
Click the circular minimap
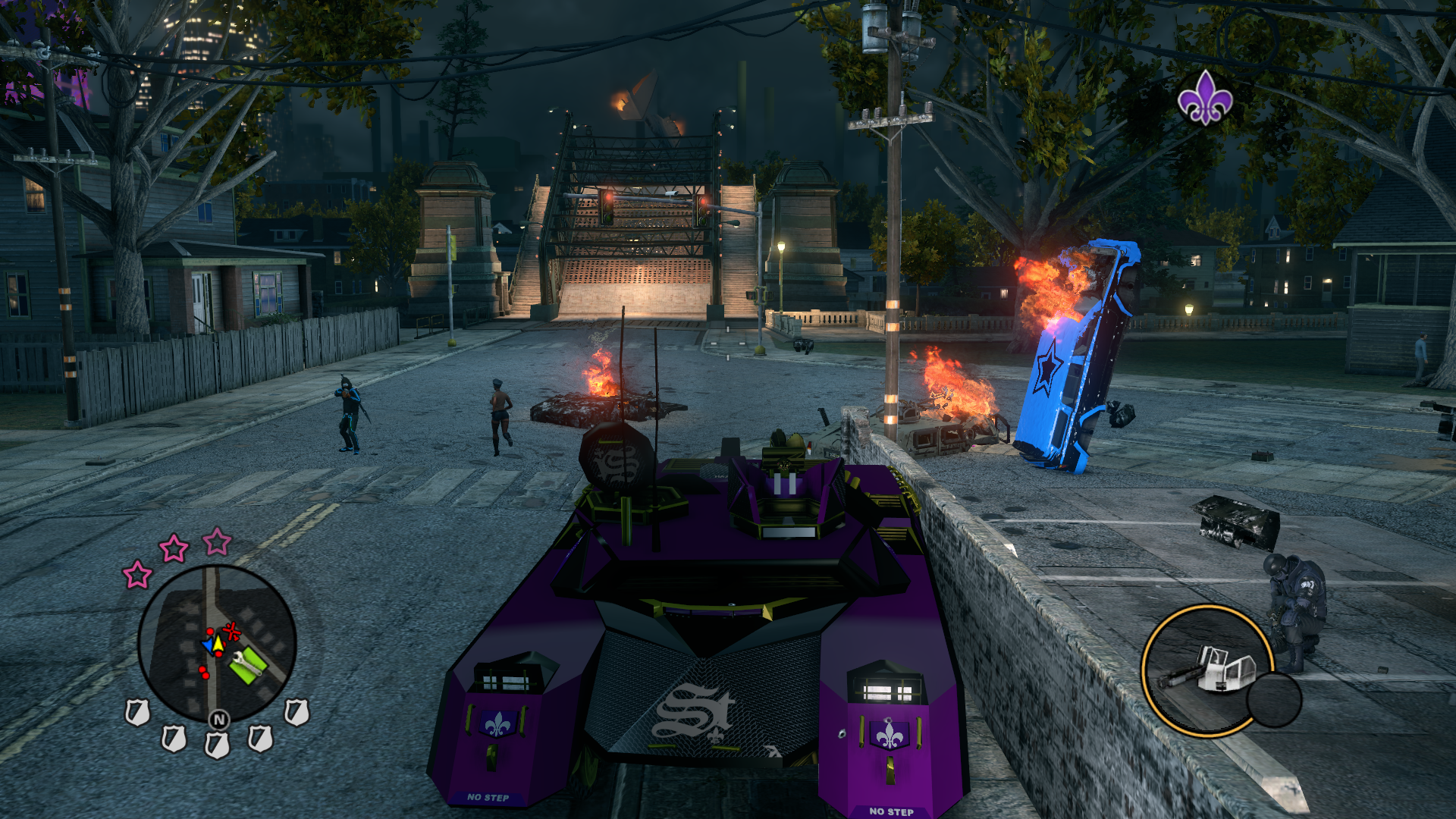(x=216, y=643)
